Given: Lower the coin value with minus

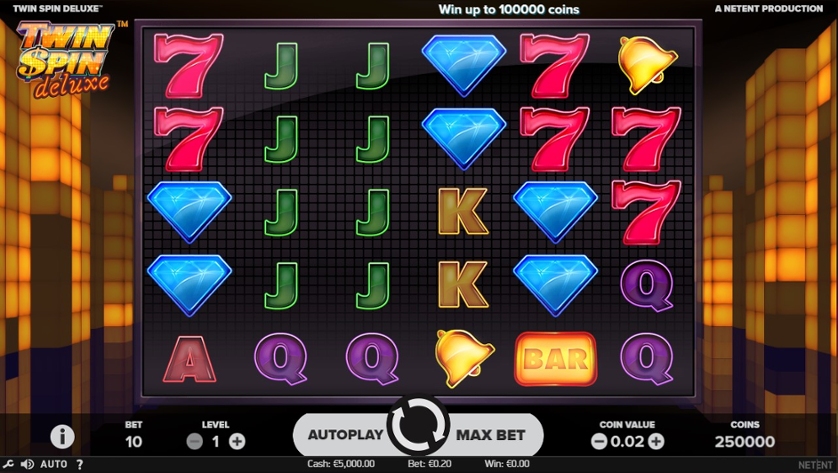Looking at the screenshot, I should [x=598, y=441].
